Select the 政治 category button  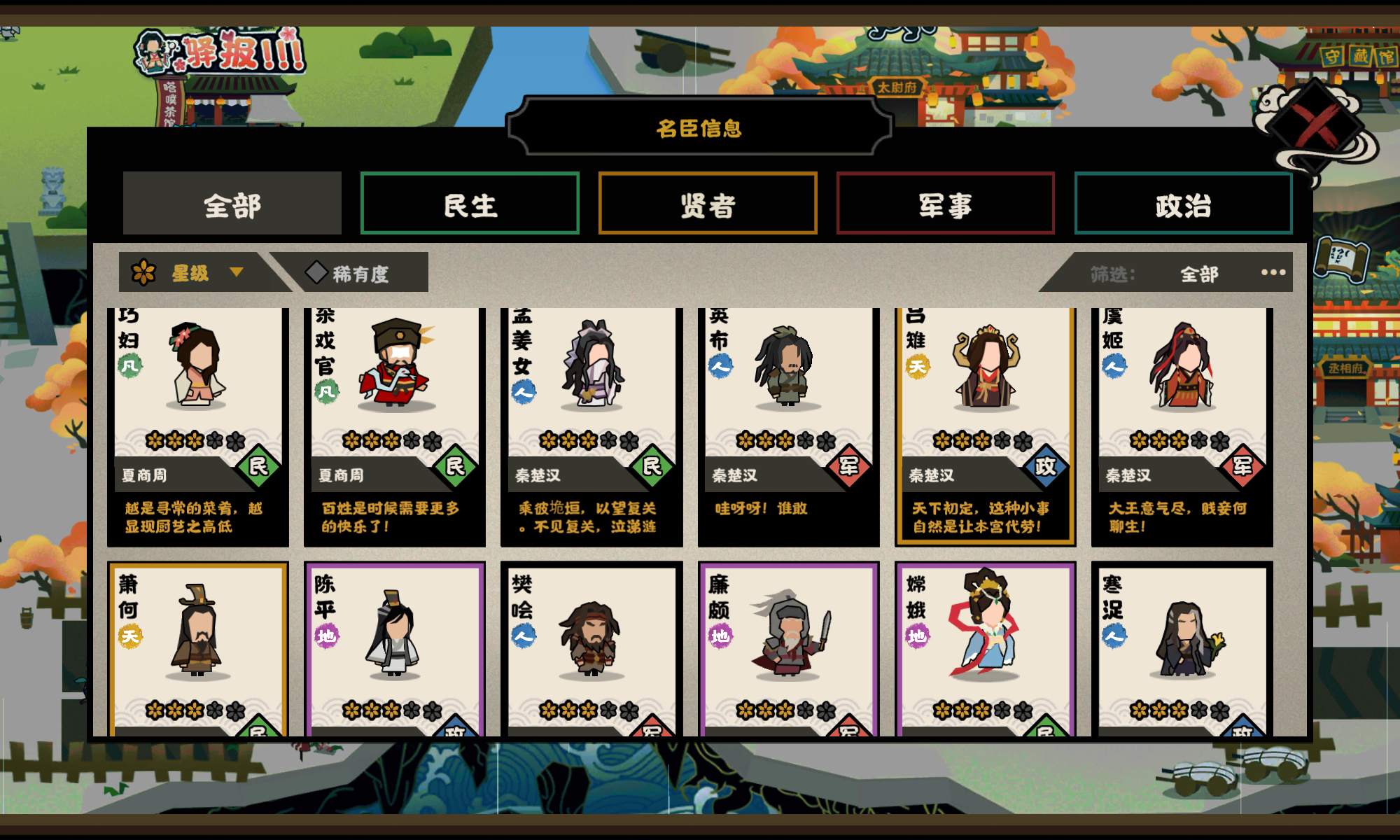[1183, 203]
